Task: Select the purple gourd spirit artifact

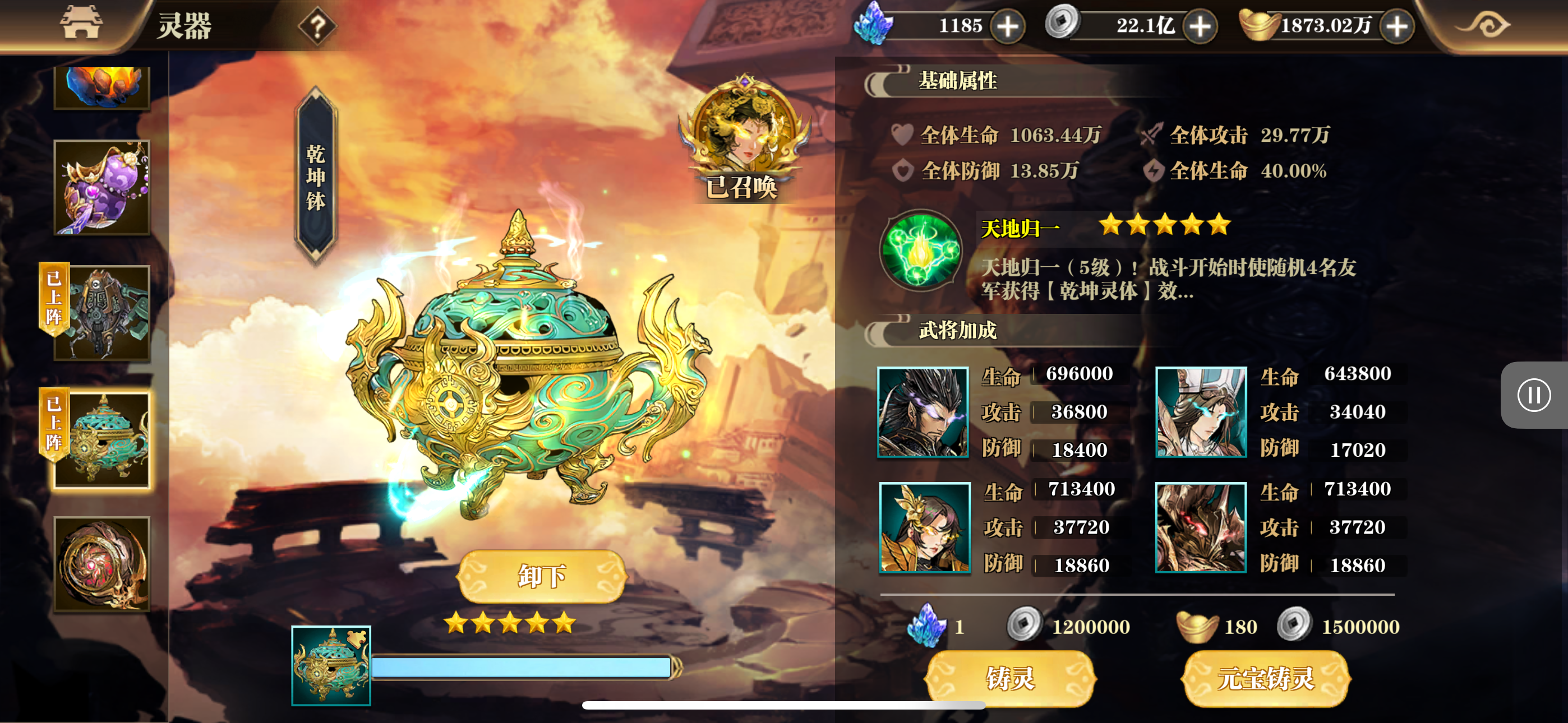Action: tap(102, 187)
